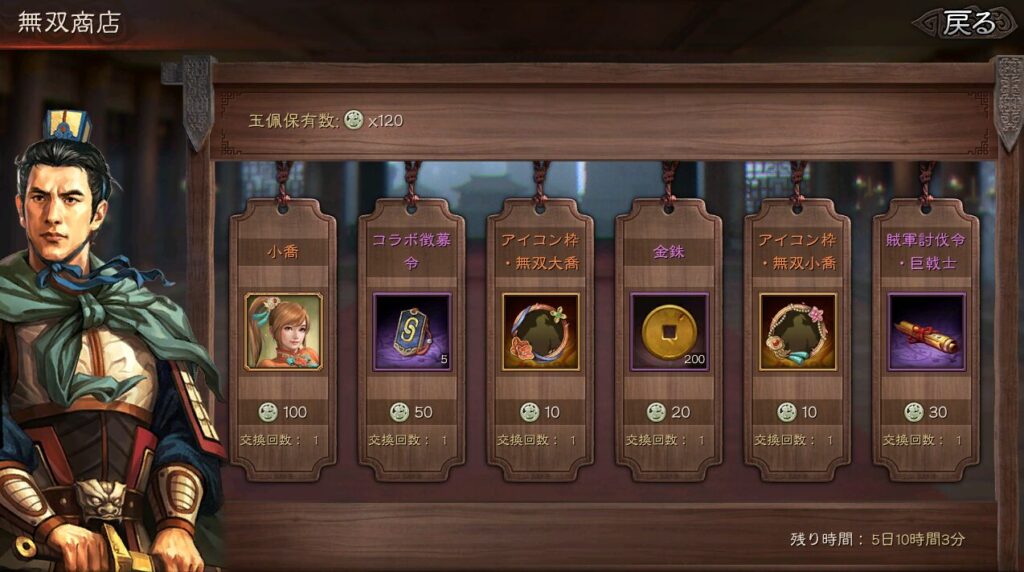Viewport: 1024px width, 572px height.
Task: Choose the コラボ徴募令 exchange item
Action: pyautogui.click(x=411, y=332)
